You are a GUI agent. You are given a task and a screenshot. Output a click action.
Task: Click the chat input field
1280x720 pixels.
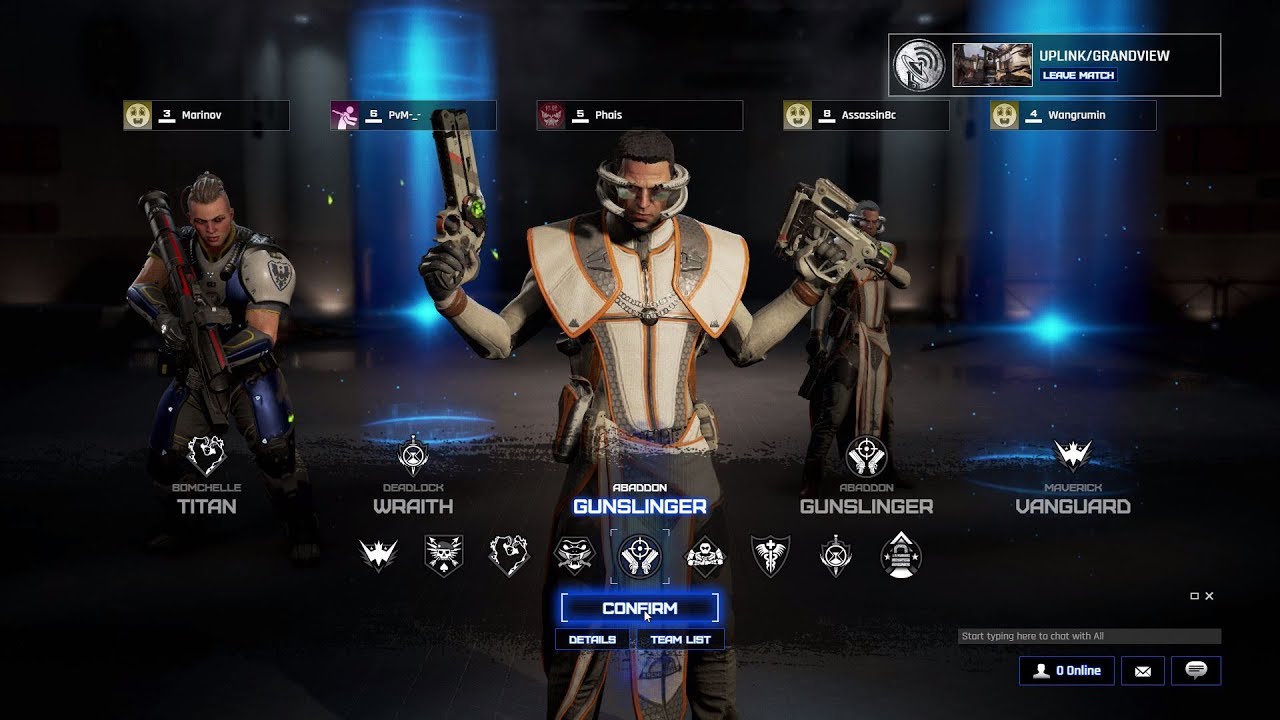tap(1088, 636)
